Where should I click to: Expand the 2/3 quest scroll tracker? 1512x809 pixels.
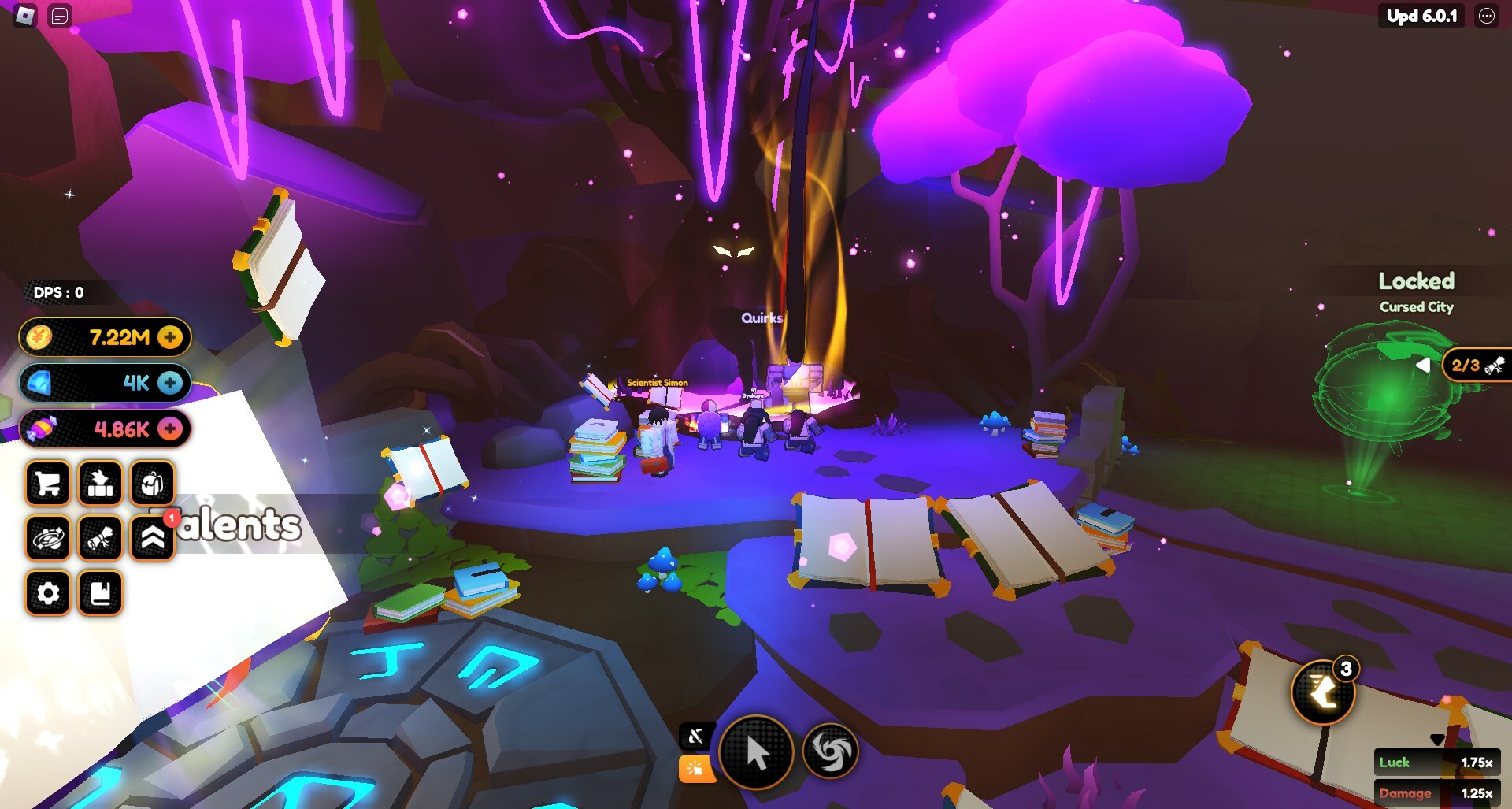tap(1422, 366)
